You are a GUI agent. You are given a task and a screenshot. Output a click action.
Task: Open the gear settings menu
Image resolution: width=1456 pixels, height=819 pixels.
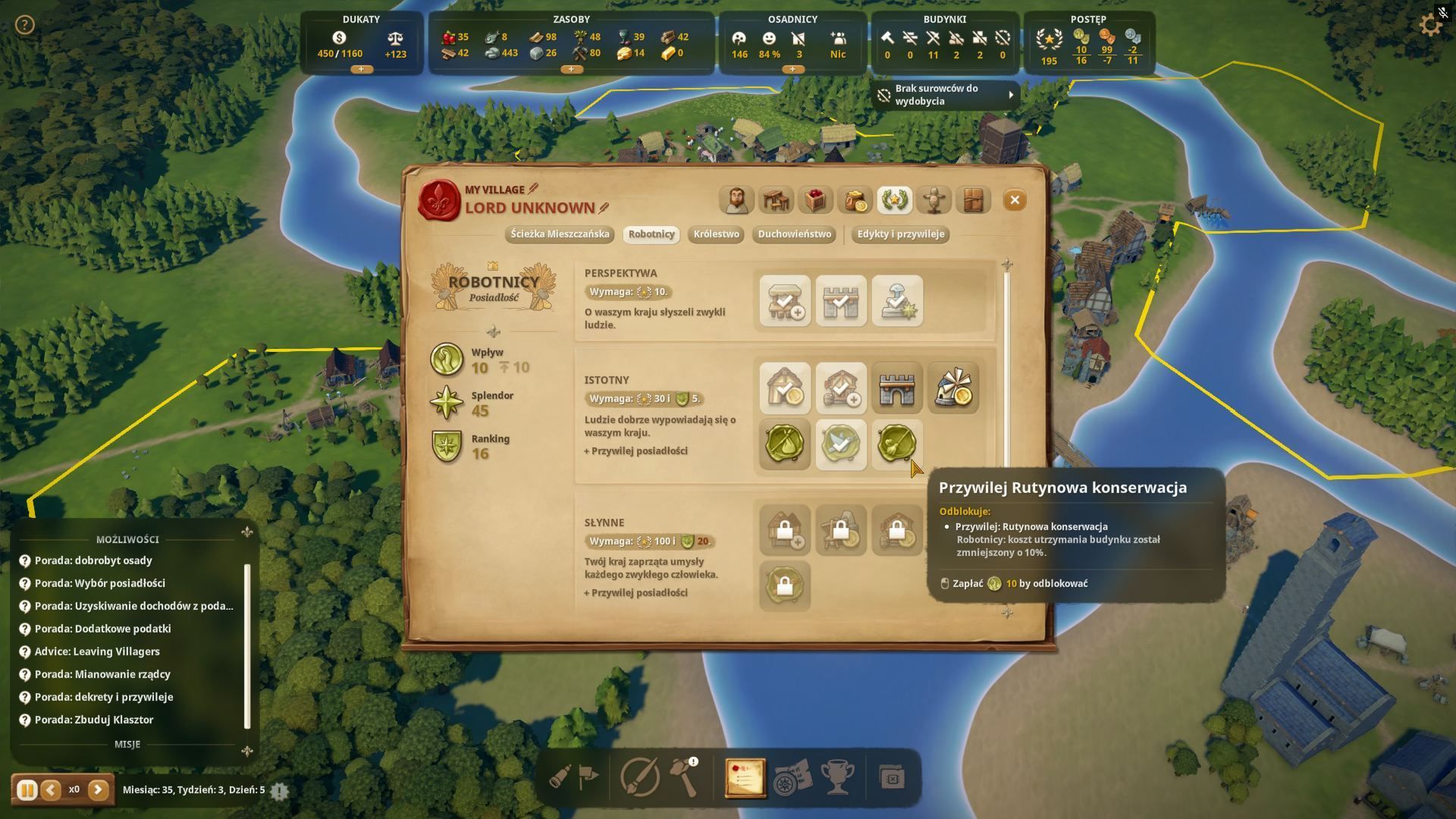tap(1430, 25)
